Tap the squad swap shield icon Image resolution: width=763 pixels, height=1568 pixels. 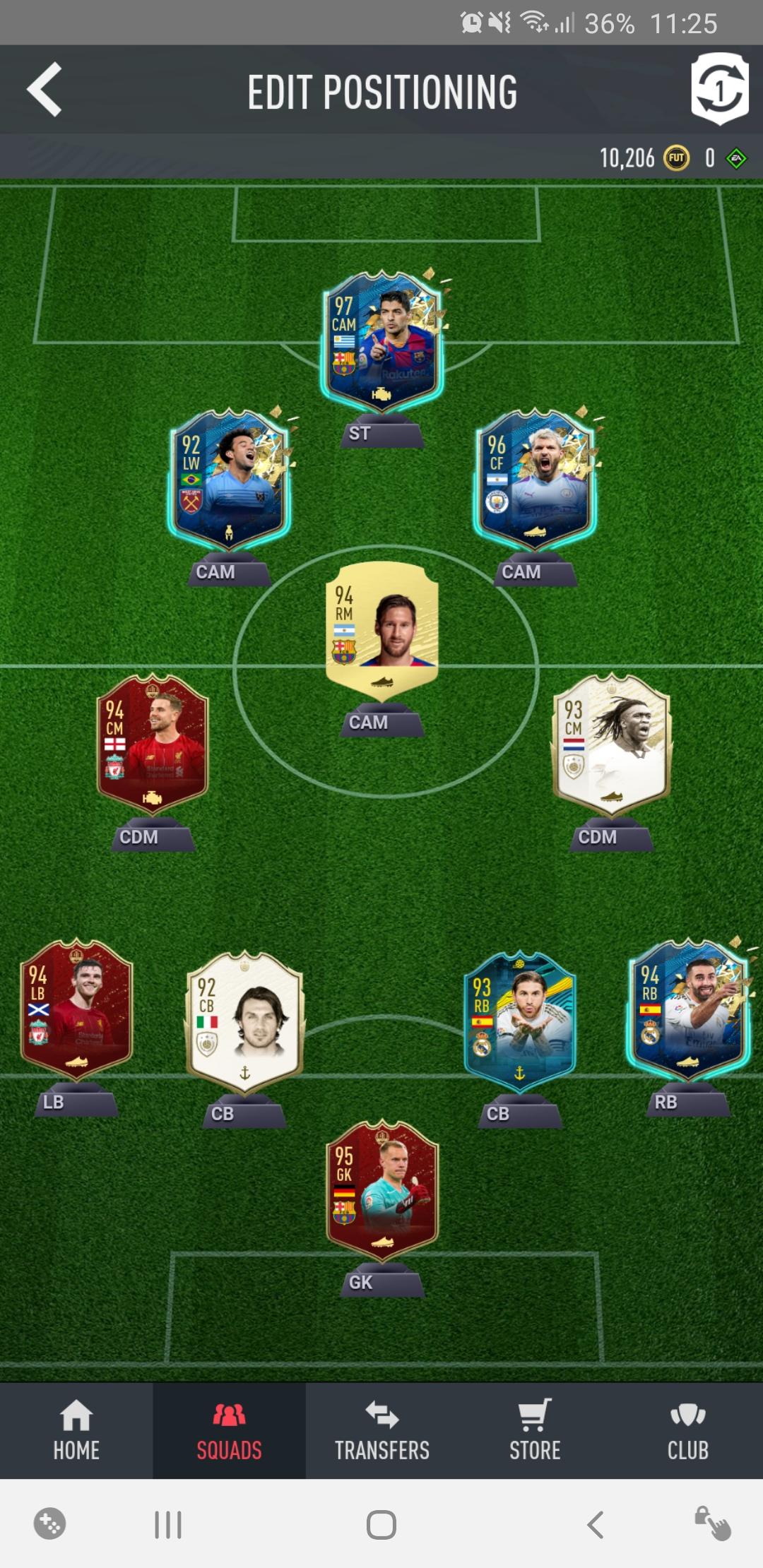pos(719,90)
